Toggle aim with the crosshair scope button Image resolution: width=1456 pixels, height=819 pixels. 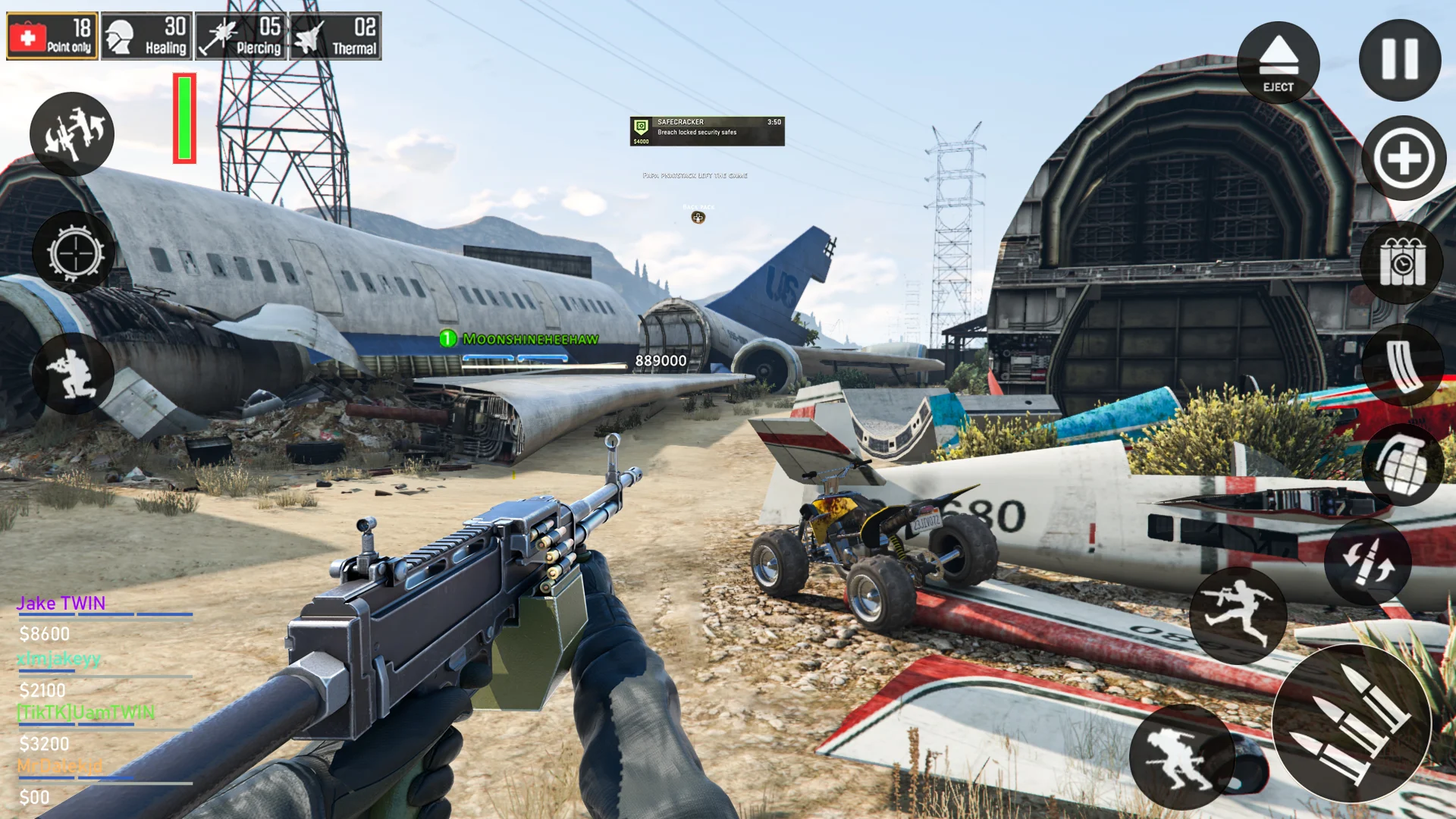click(74, 253)
